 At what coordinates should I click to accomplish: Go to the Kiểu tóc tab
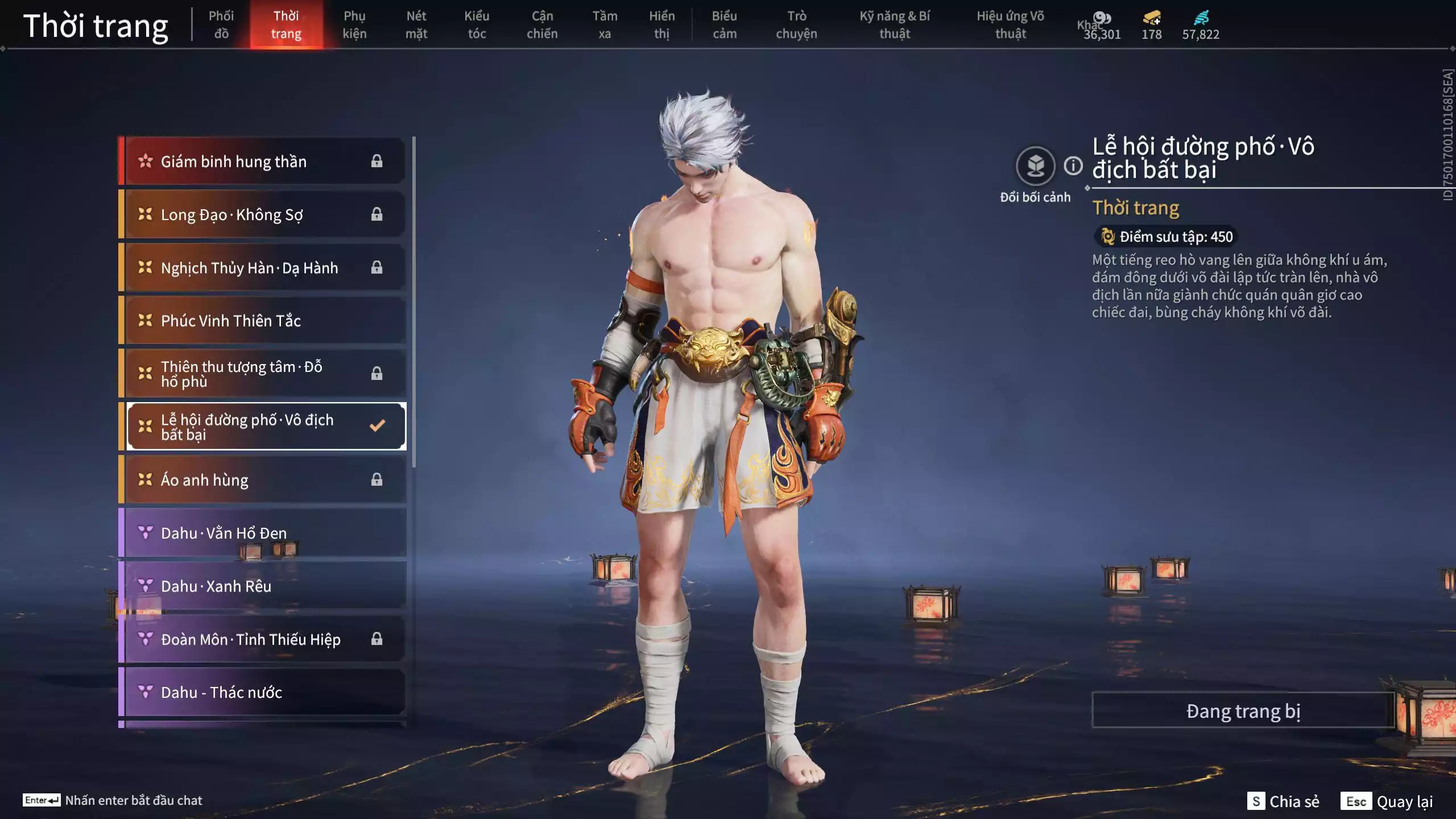point(477,25)
